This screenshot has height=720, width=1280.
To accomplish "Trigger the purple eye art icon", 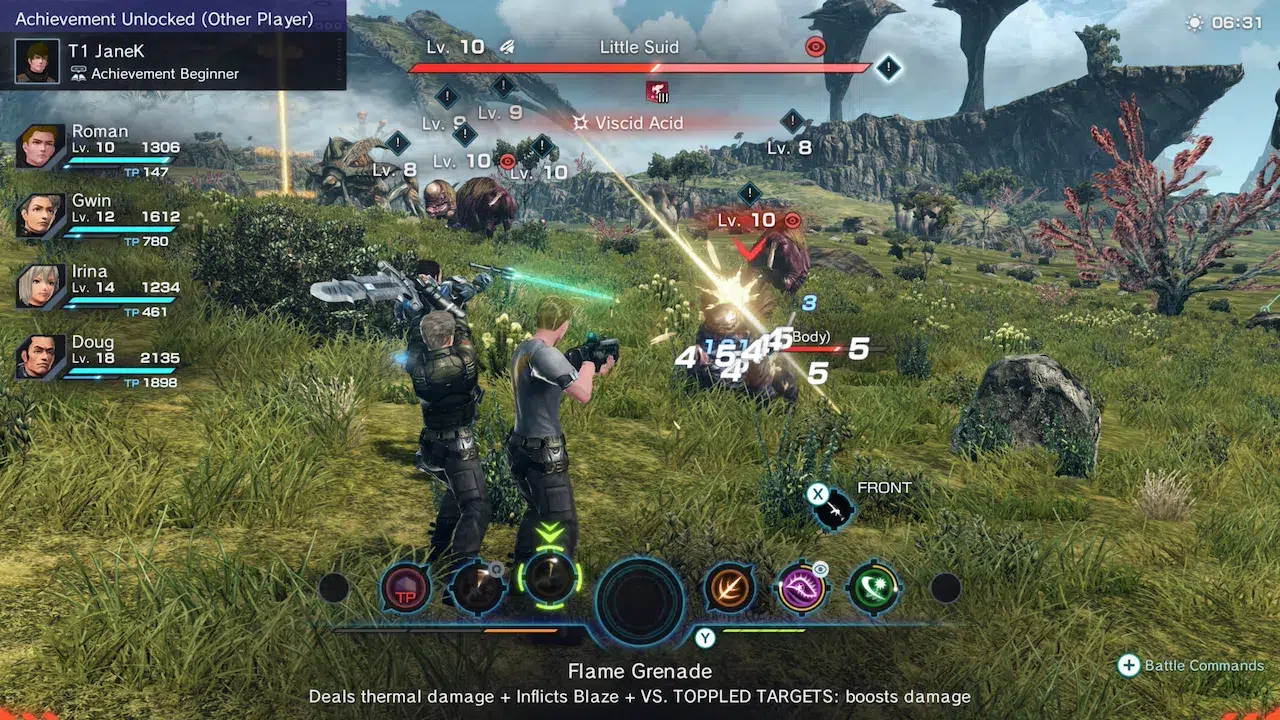I will (802, 588).
